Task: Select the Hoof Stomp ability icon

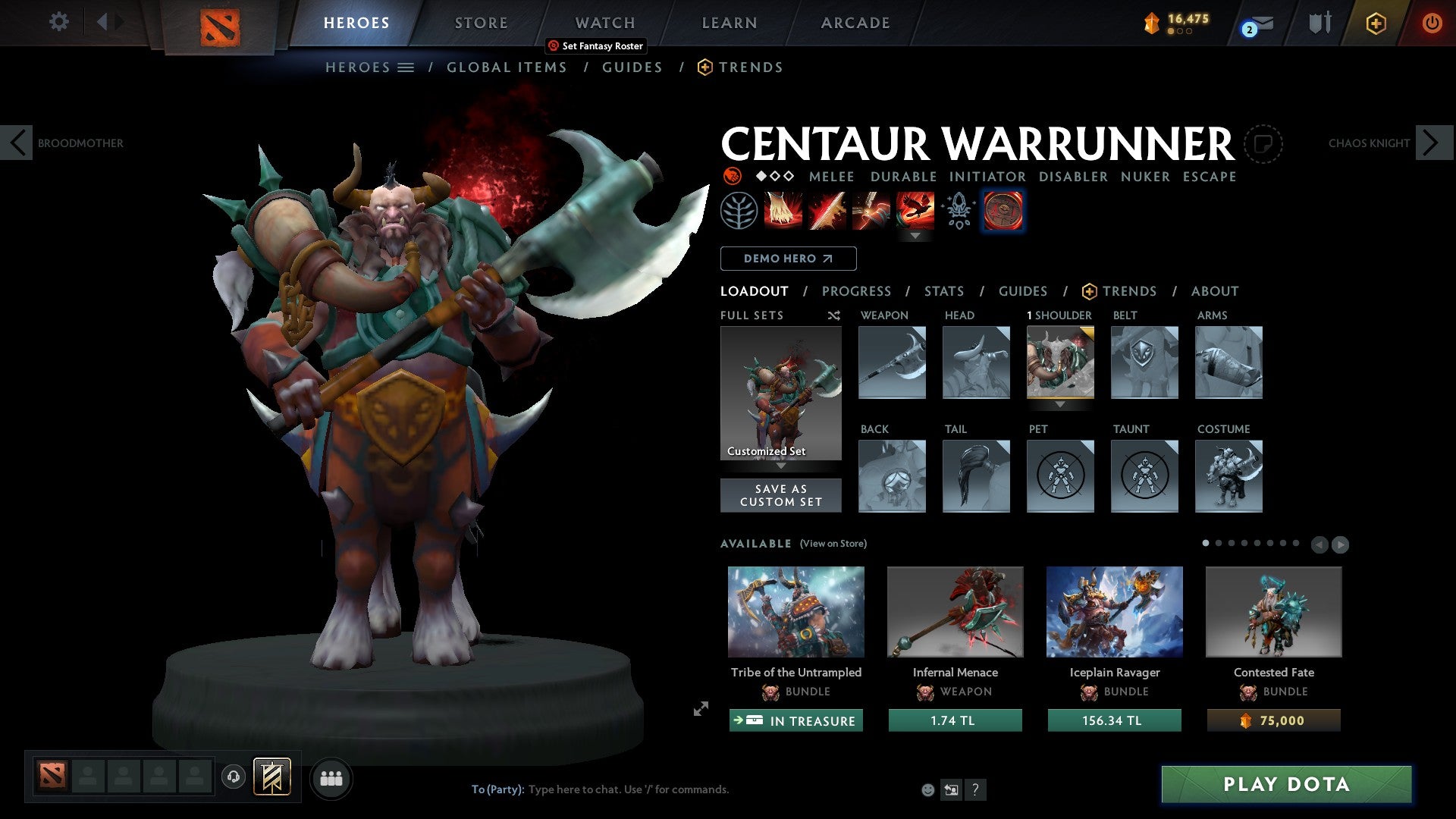Action: pos(783,211)
